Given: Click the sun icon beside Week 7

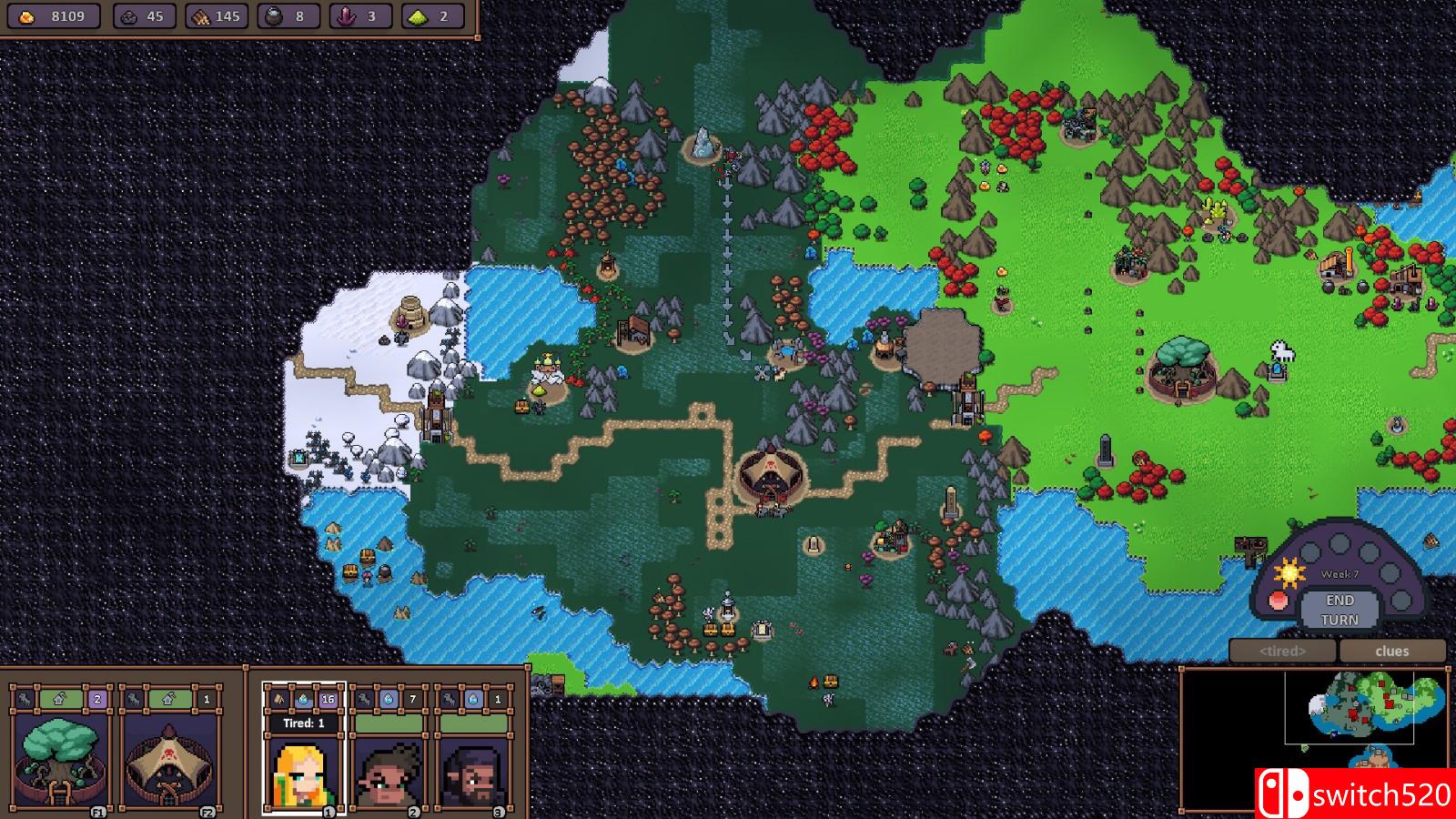Looking at the screenshot, I should coord(1289,571).
